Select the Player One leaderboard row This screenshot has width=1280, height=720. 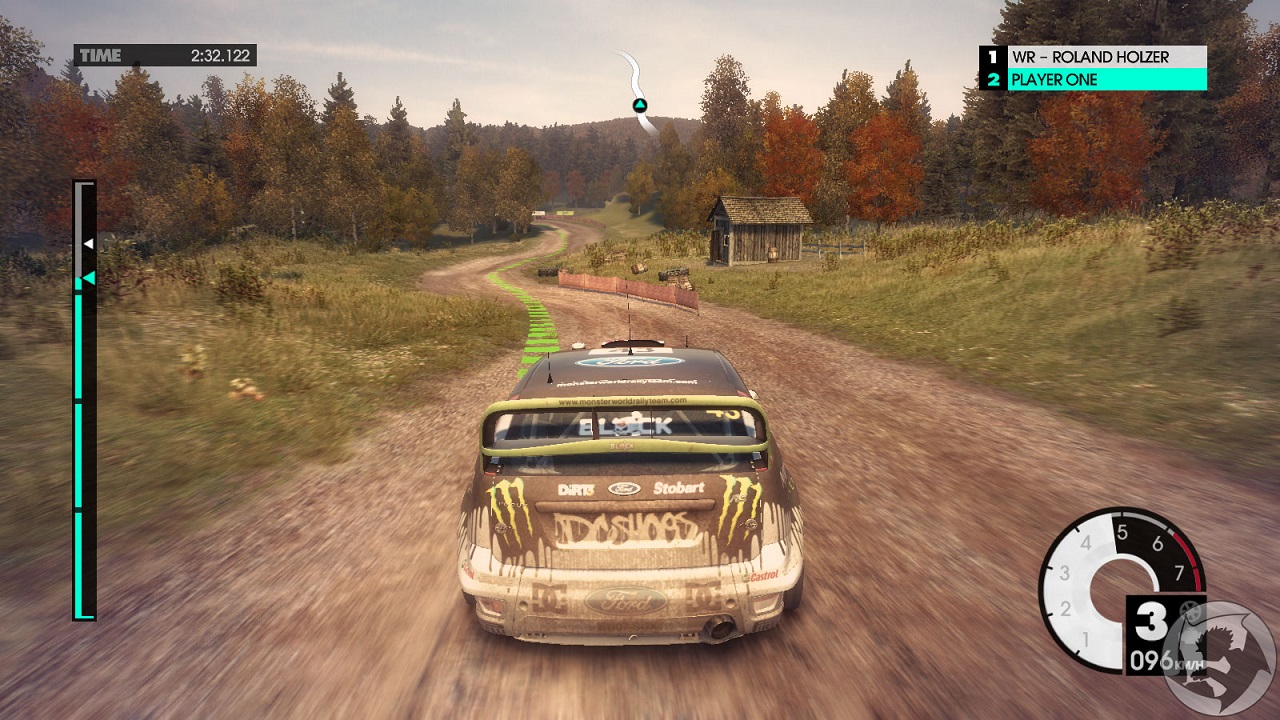coord(1092,80)
